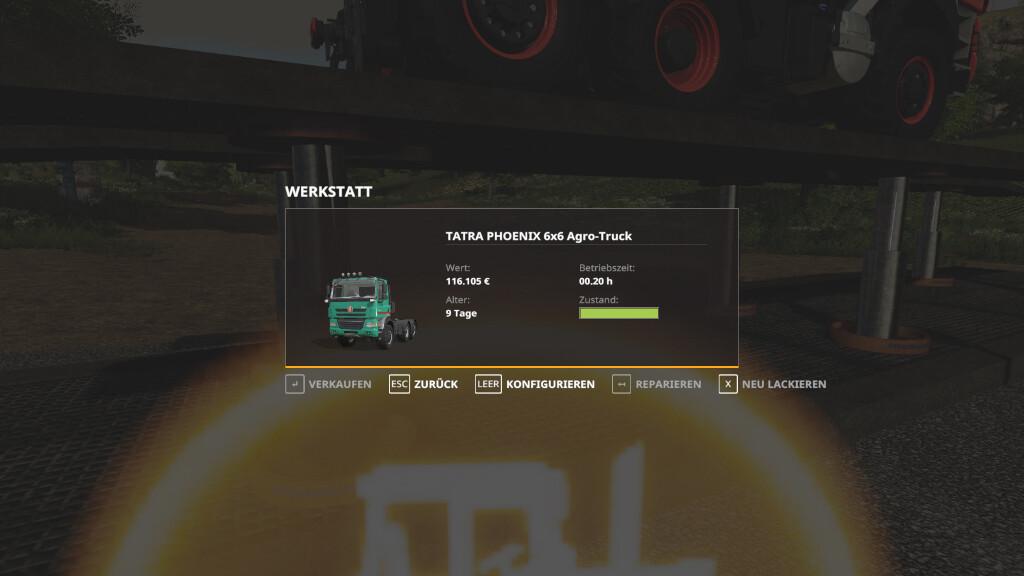Select Neu Lackieren to repaint the truck
Screen dimensions: 1024x576
(772, 384)
